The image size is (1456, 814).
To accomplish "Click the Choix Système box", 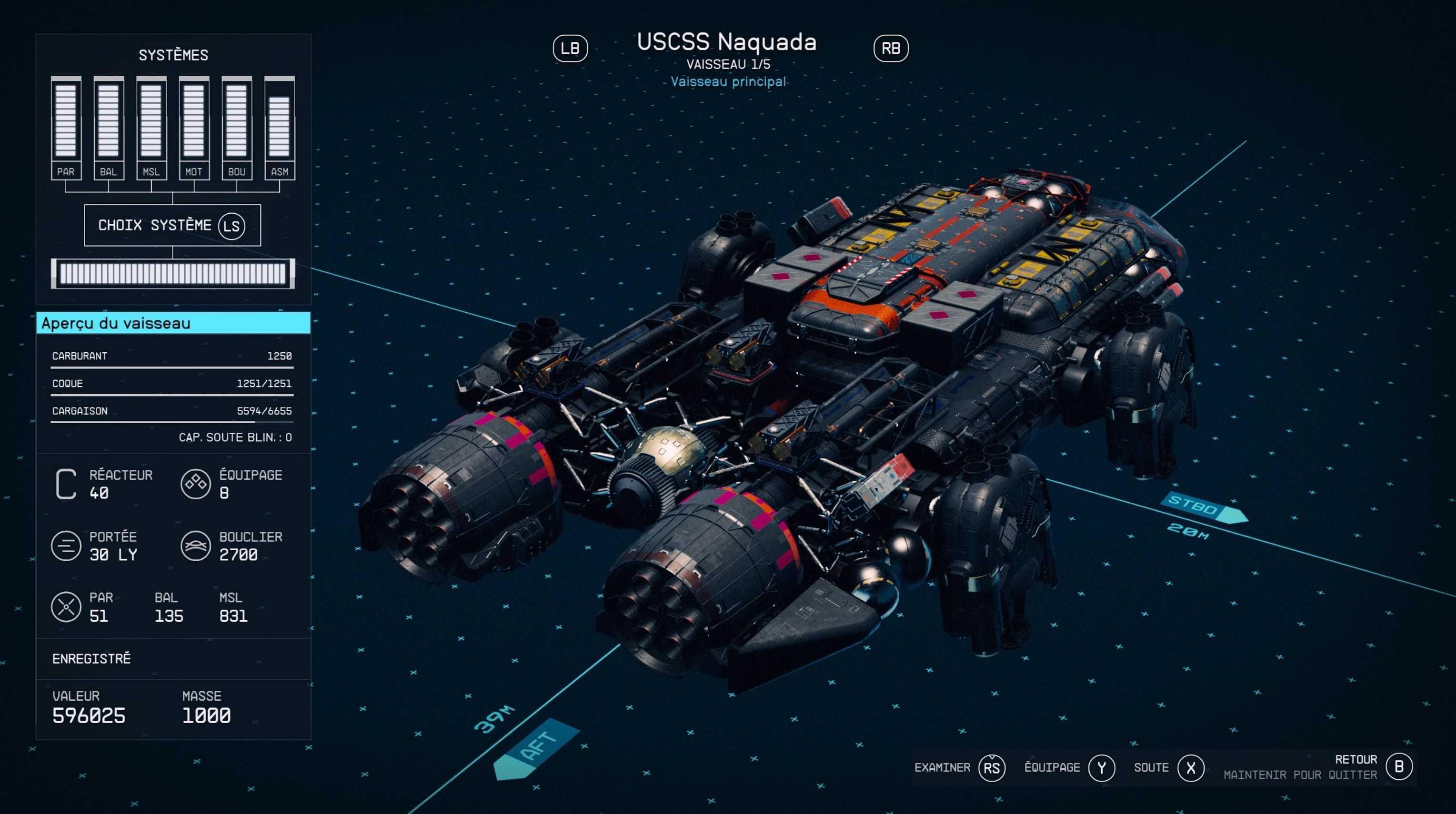I will 172,225.
